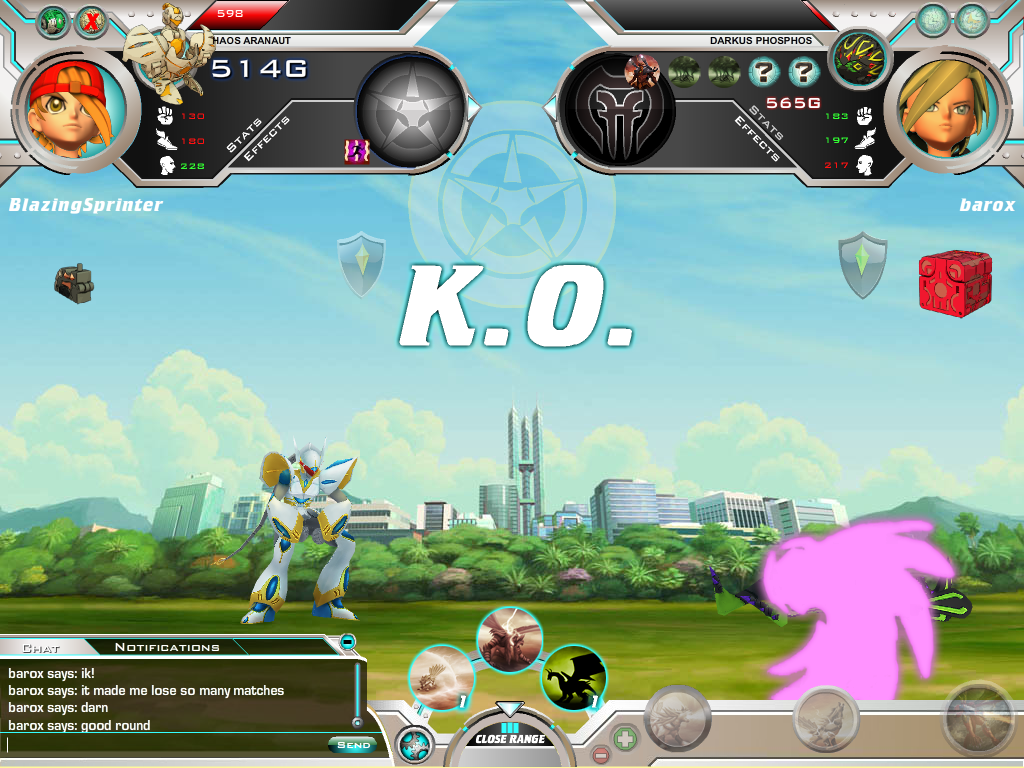Click the green fist icon button

pyautogui.click(x=53, y=21)
